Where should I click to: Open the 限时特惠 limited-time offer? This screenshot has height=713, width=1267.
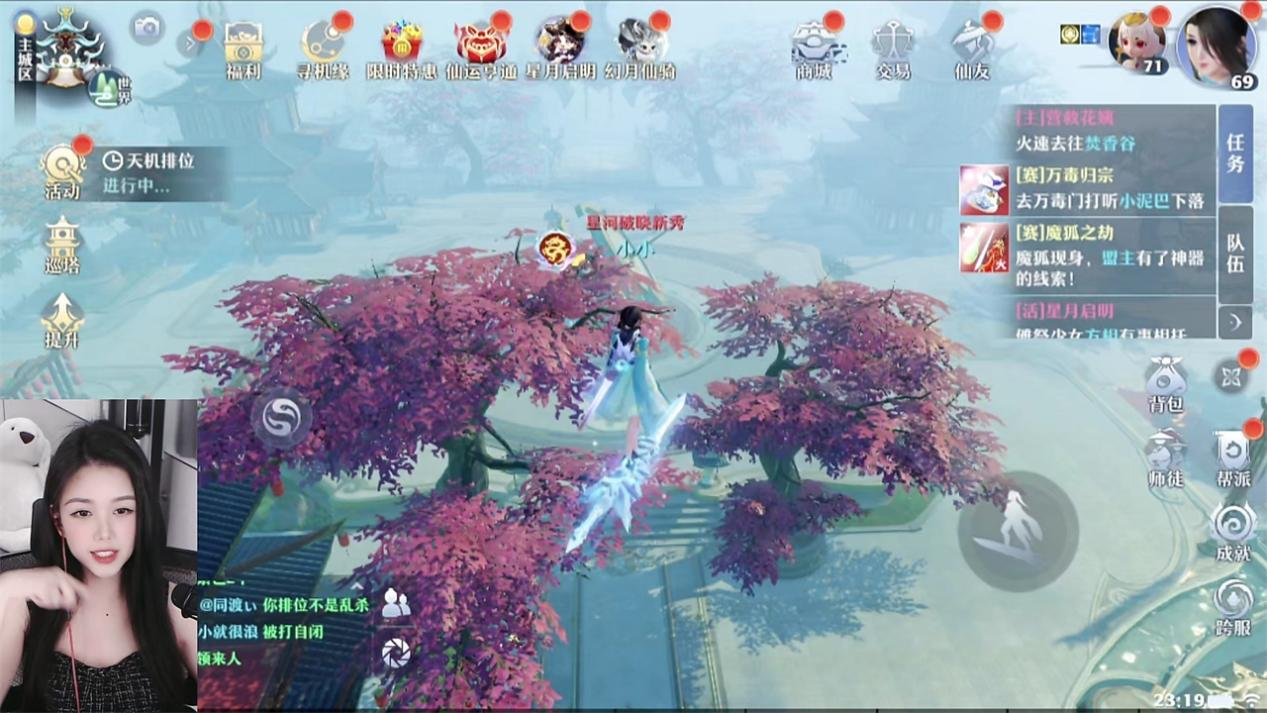click(x=401, y=48)
